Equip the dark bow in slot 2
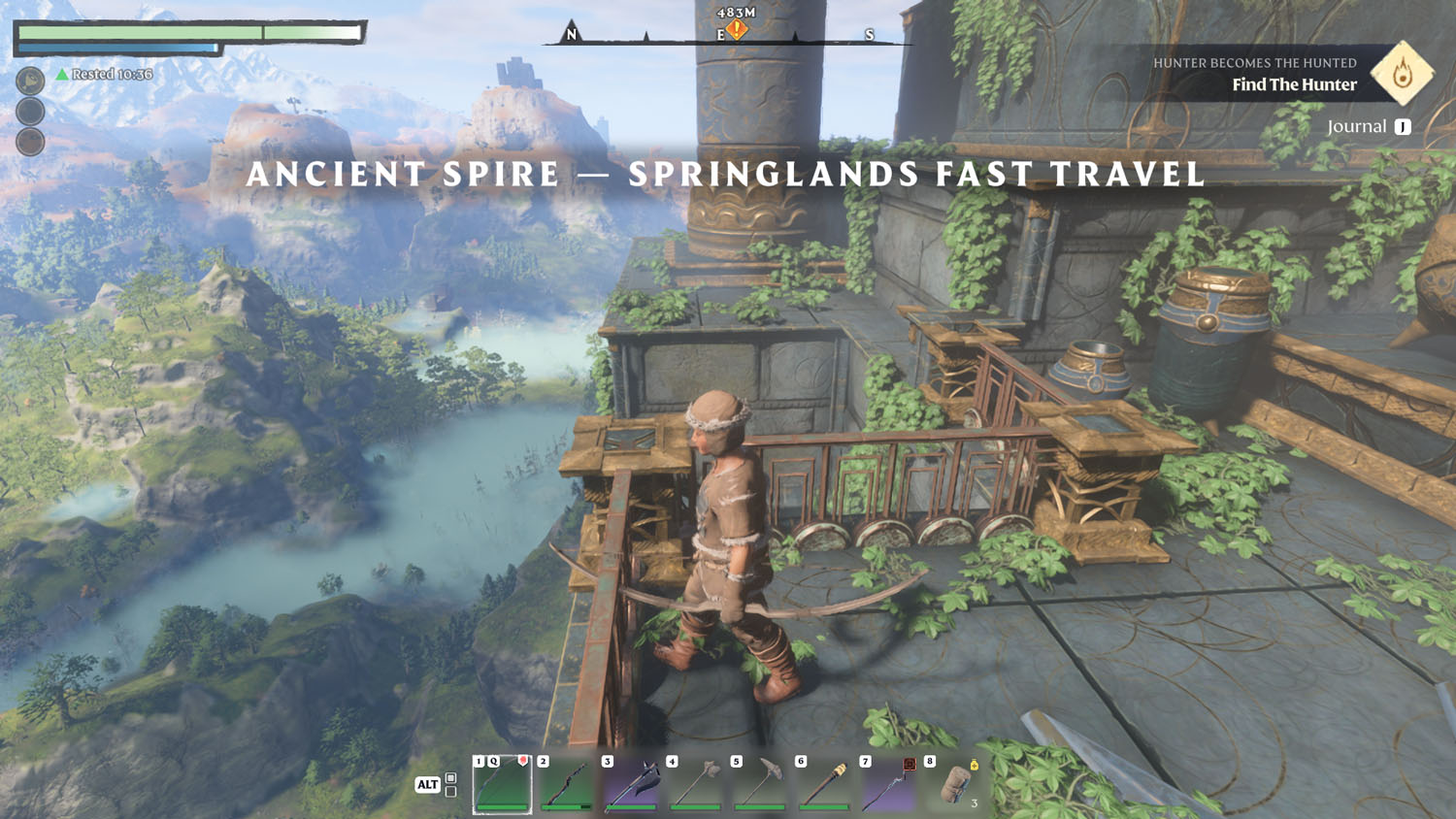 (x=567, y=784)
